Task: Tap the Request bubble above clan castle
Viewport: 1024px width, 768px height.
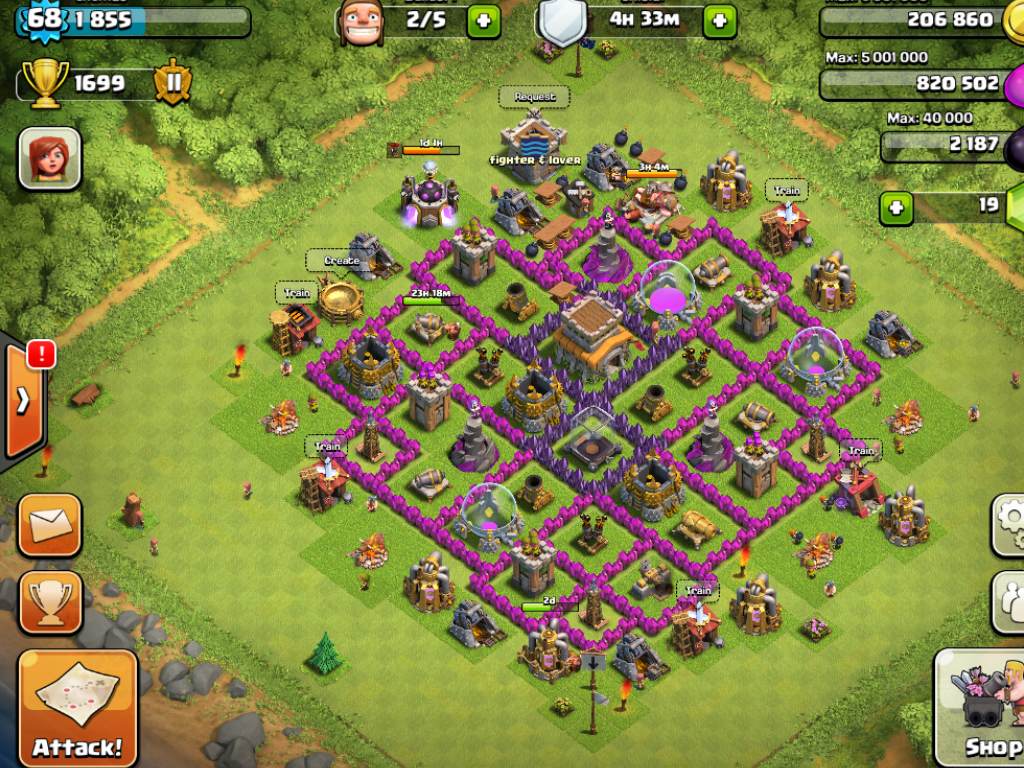Action: pyautogui.click(x=535, y=97)
